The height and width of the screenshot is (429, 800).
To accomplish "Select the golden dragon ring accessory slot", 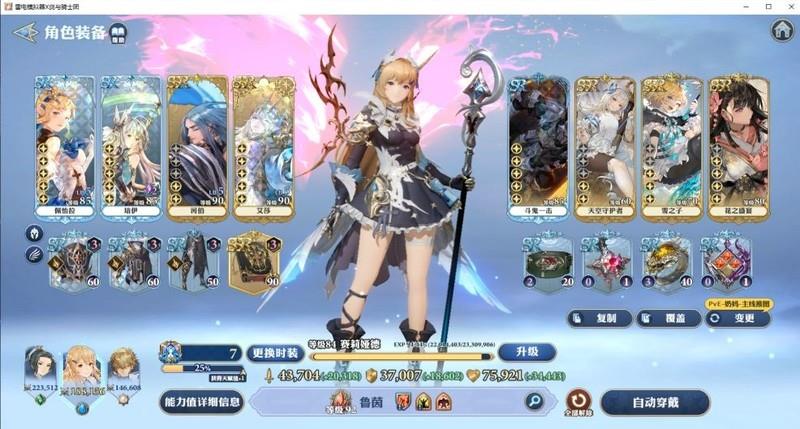I will click(x=661, y=262).
